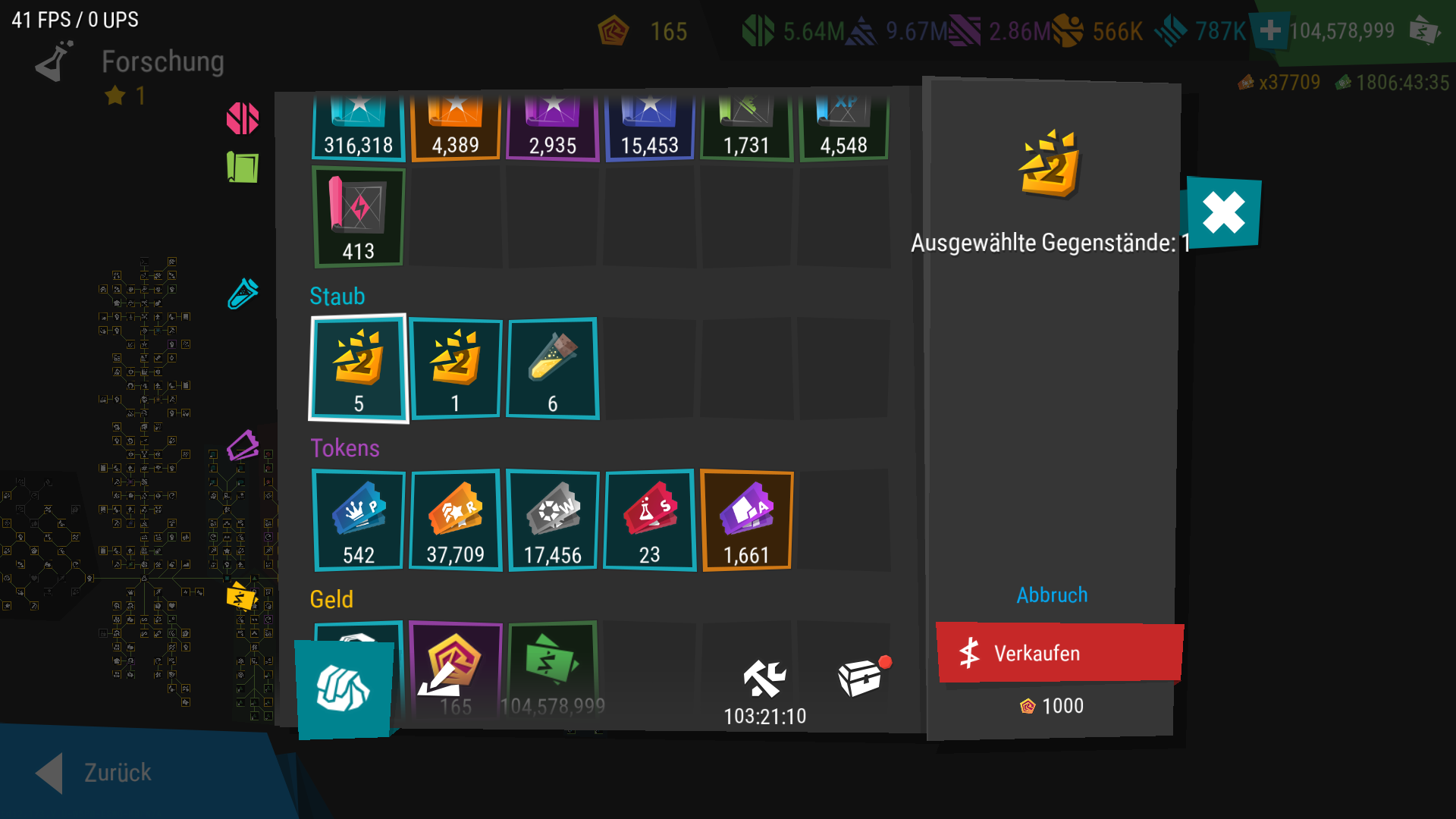This screenshot has width=1456, height=819.
Task: Close the inventory panel with the X
Action: 1223,212
